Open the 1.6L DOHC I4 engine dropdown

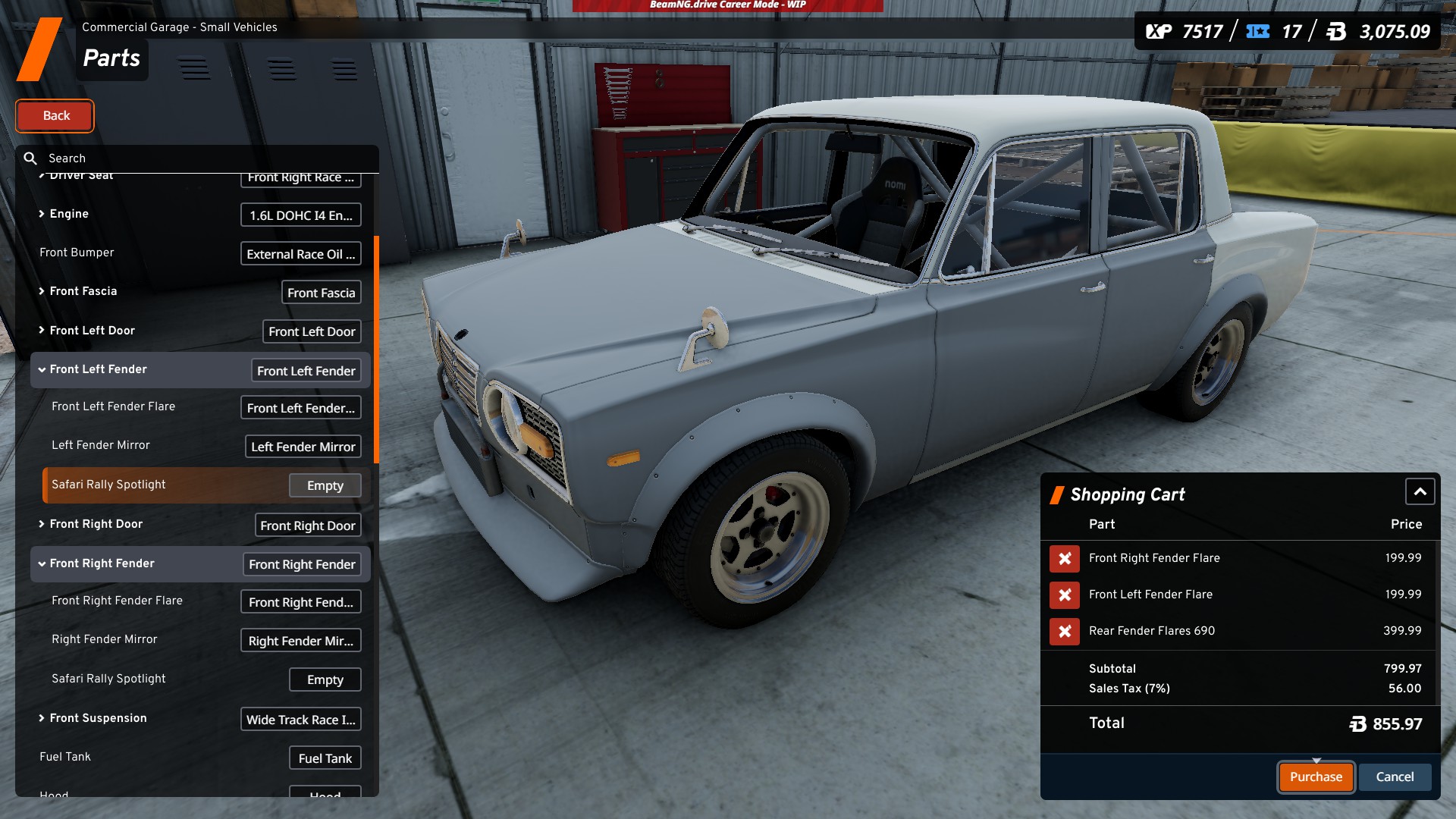(x=300, y=215)
